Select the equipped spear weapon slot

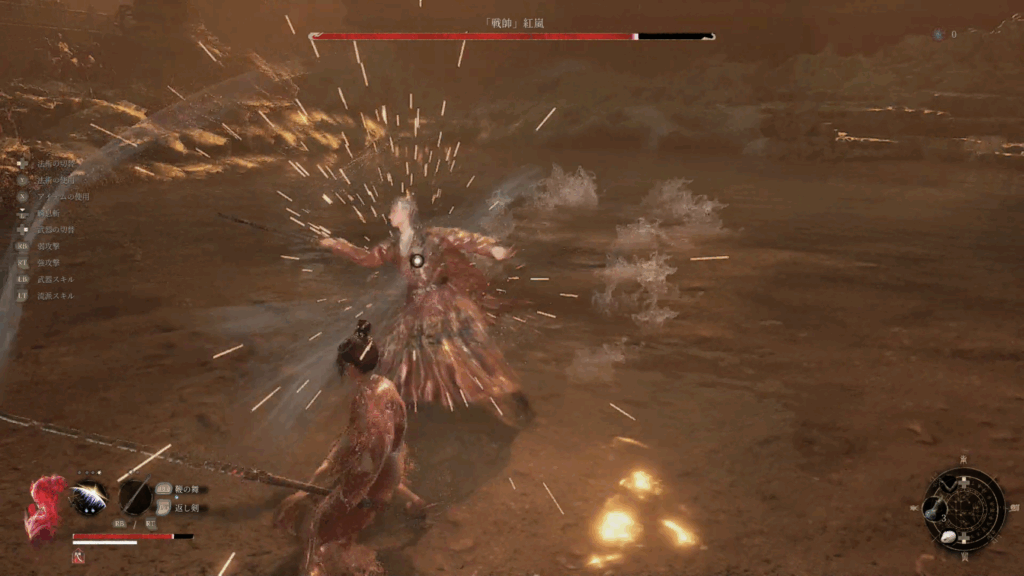[x=135, y=497]
